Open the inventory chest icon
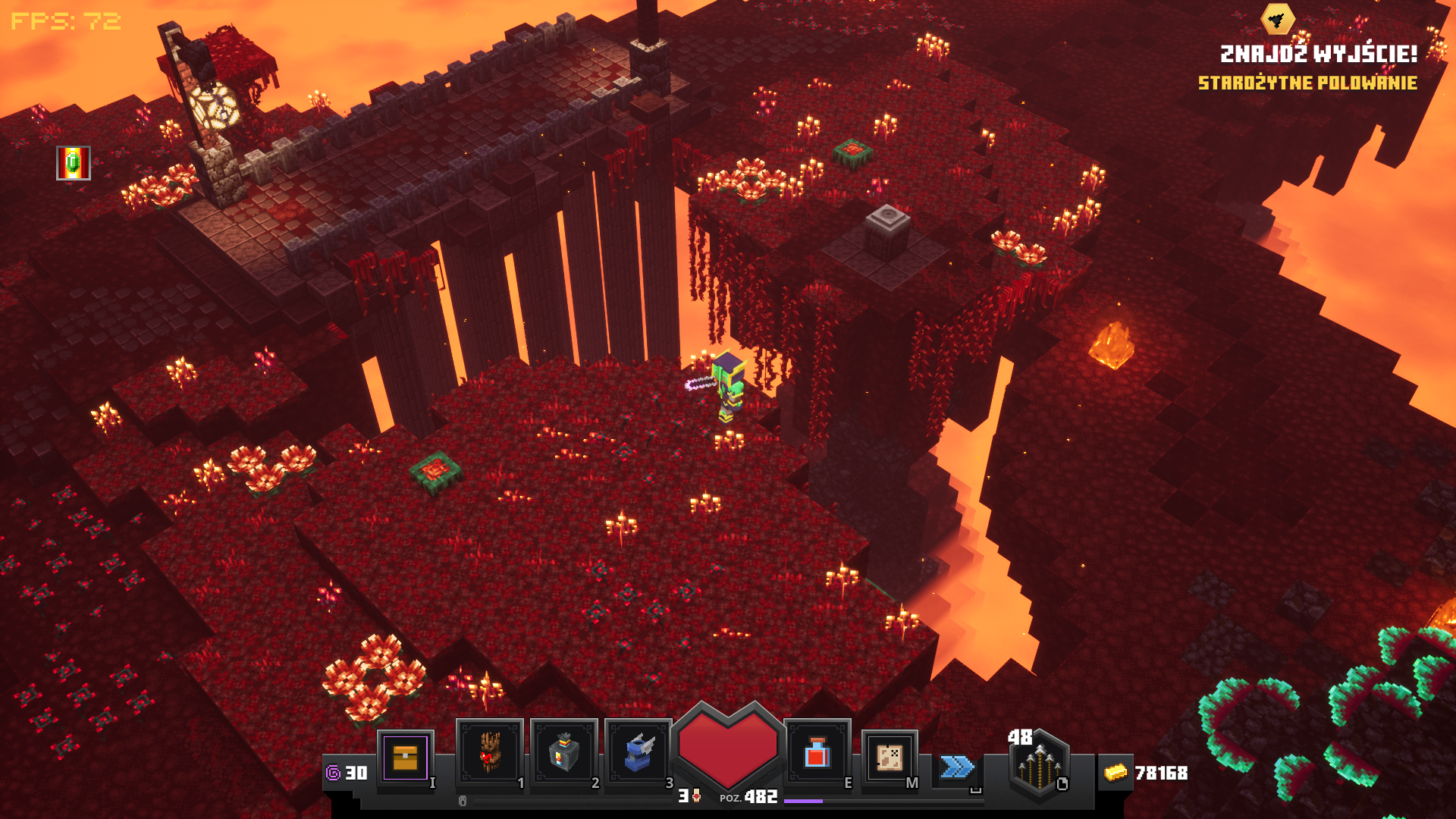 (x=406, y=757)
